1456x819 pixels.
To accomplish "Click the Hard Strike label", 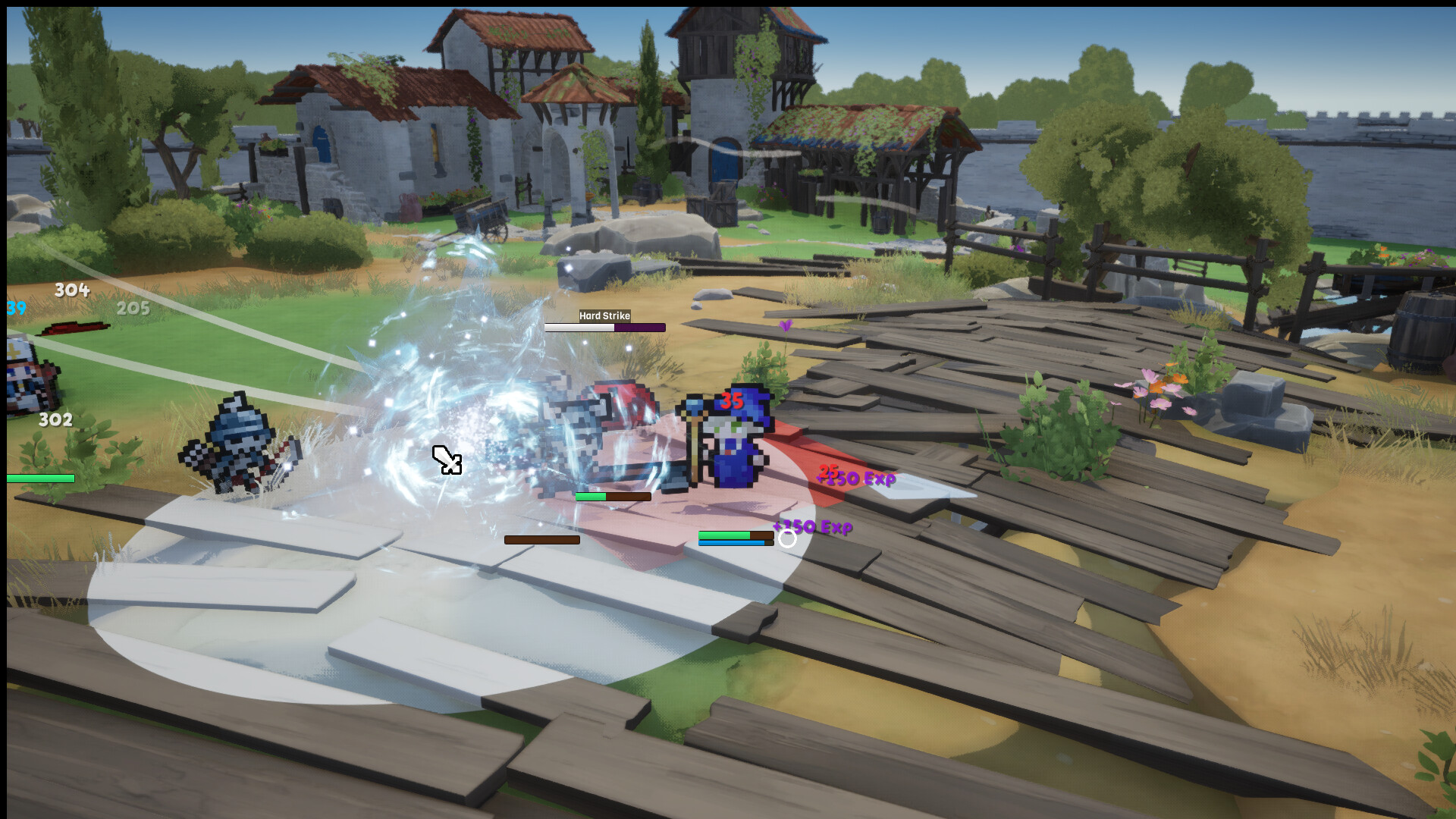I will (604, 315).
